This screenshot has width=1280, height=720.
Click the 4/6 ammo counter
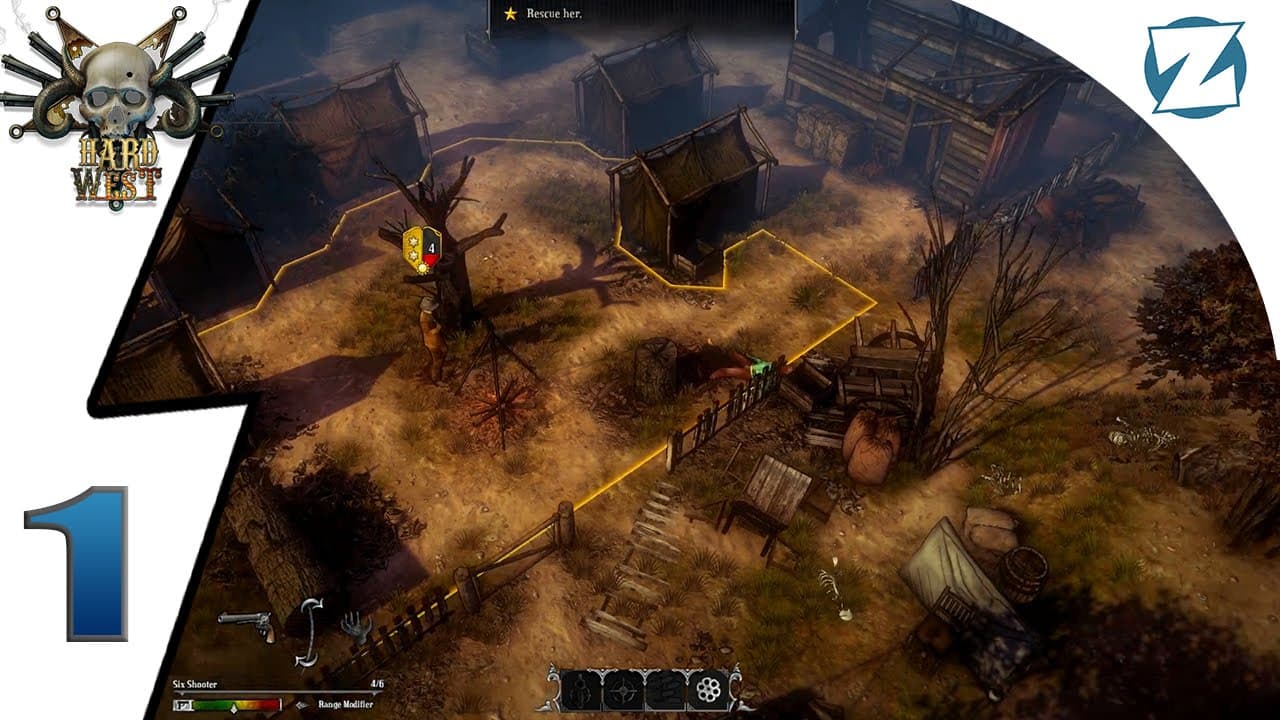coord(378,683)
